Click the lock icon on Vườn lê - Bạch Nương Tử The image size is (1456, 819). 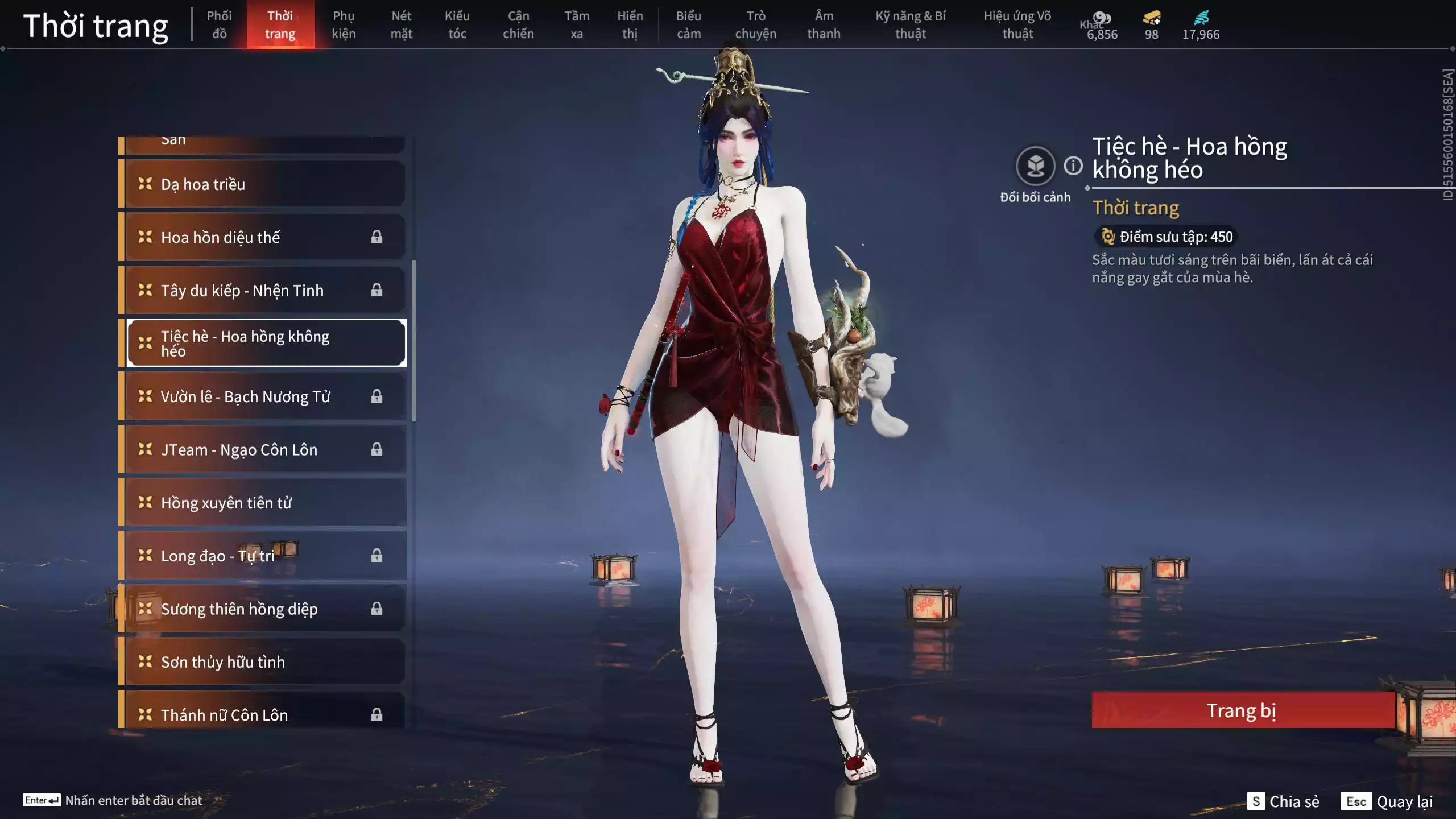377,396
